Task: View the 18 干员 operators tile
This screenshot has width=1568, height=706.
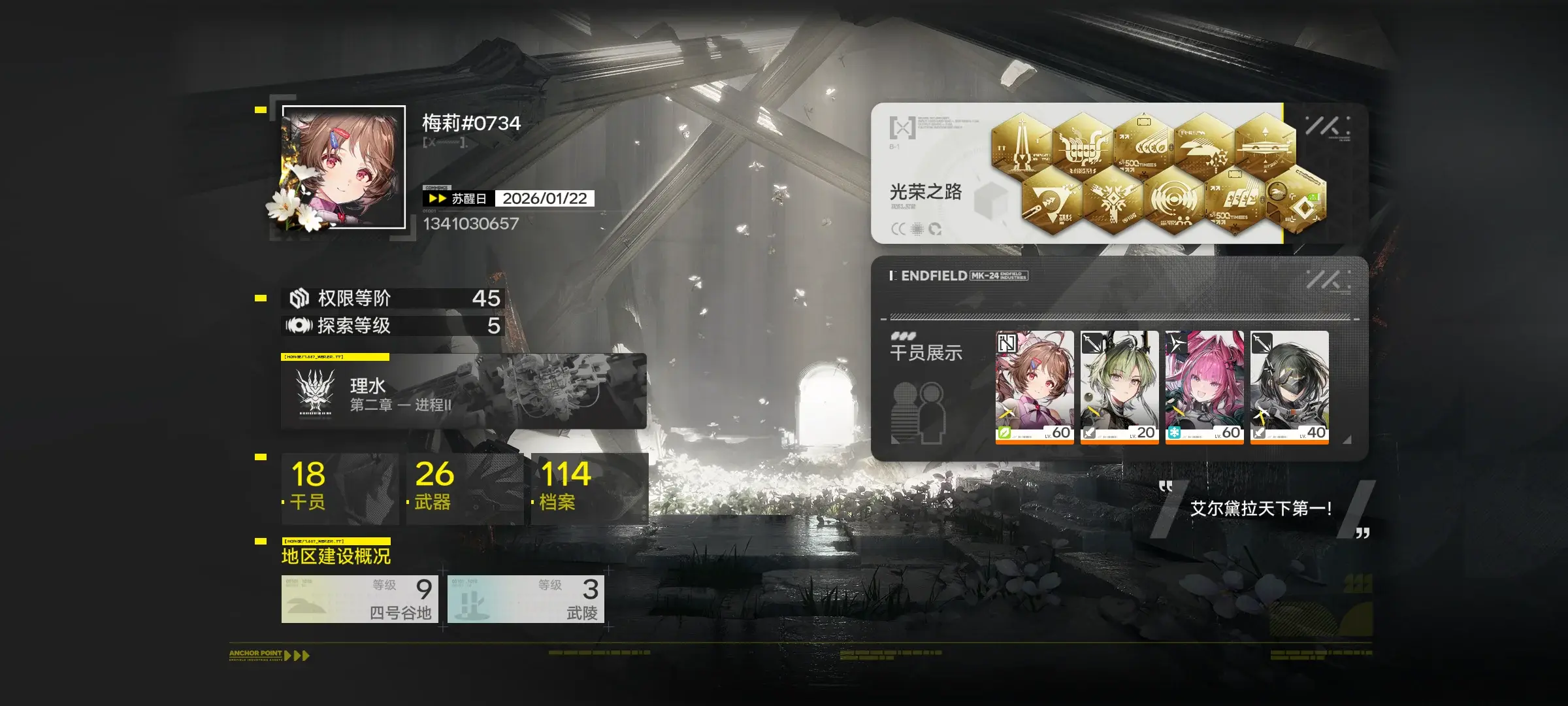Action: pyautogui.click(x=340, y=488)
